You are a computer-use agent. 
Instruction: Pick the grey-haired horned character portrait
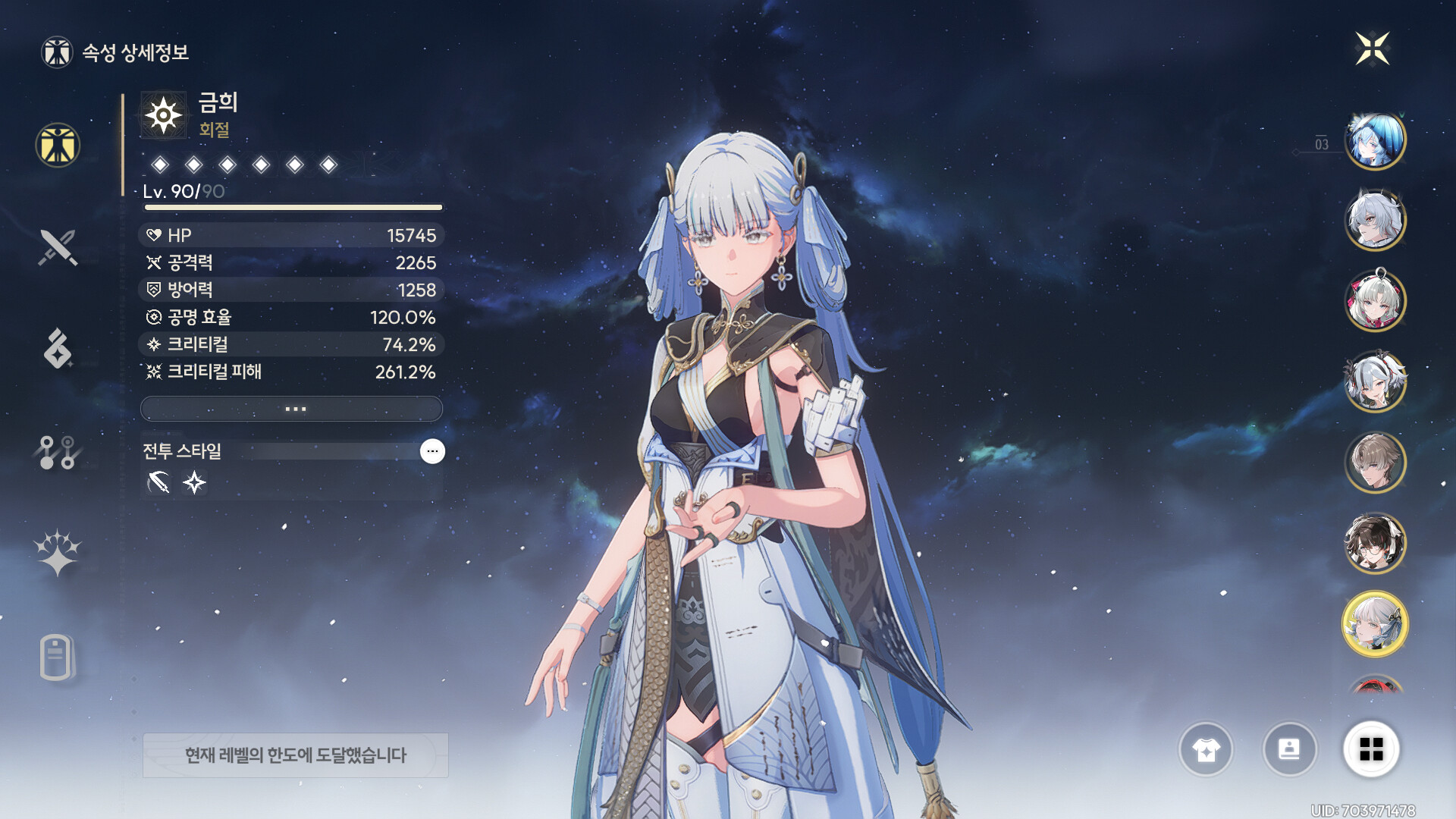1375,381
